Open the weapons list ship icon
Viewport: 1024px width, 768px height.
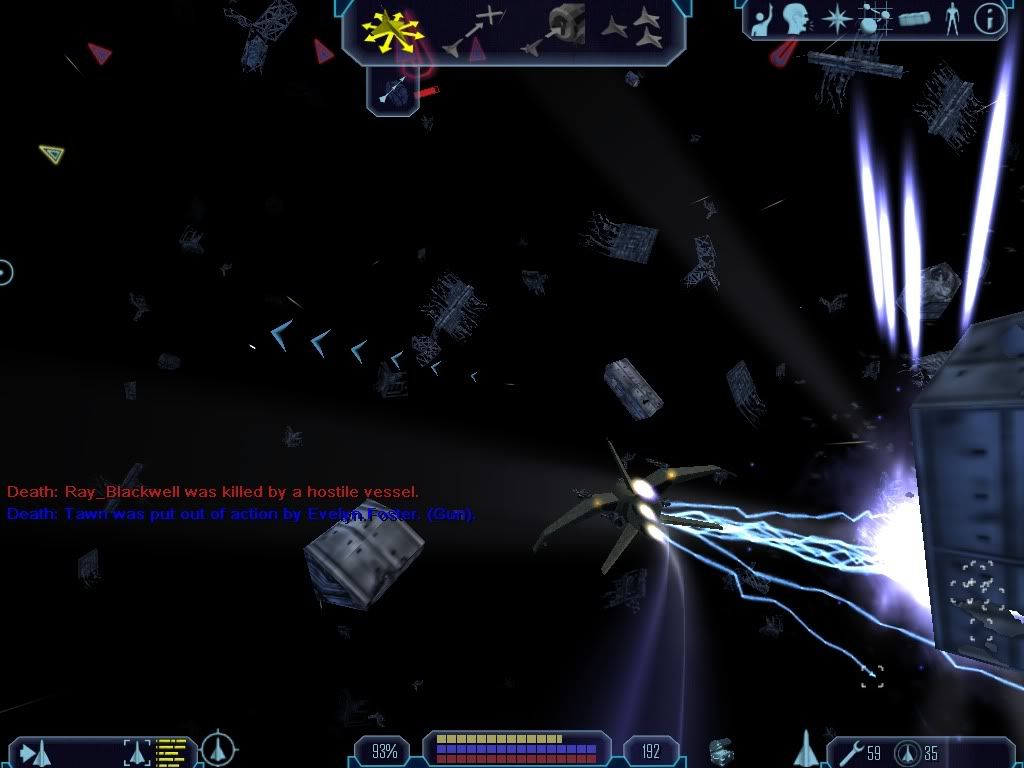(804, 749)
